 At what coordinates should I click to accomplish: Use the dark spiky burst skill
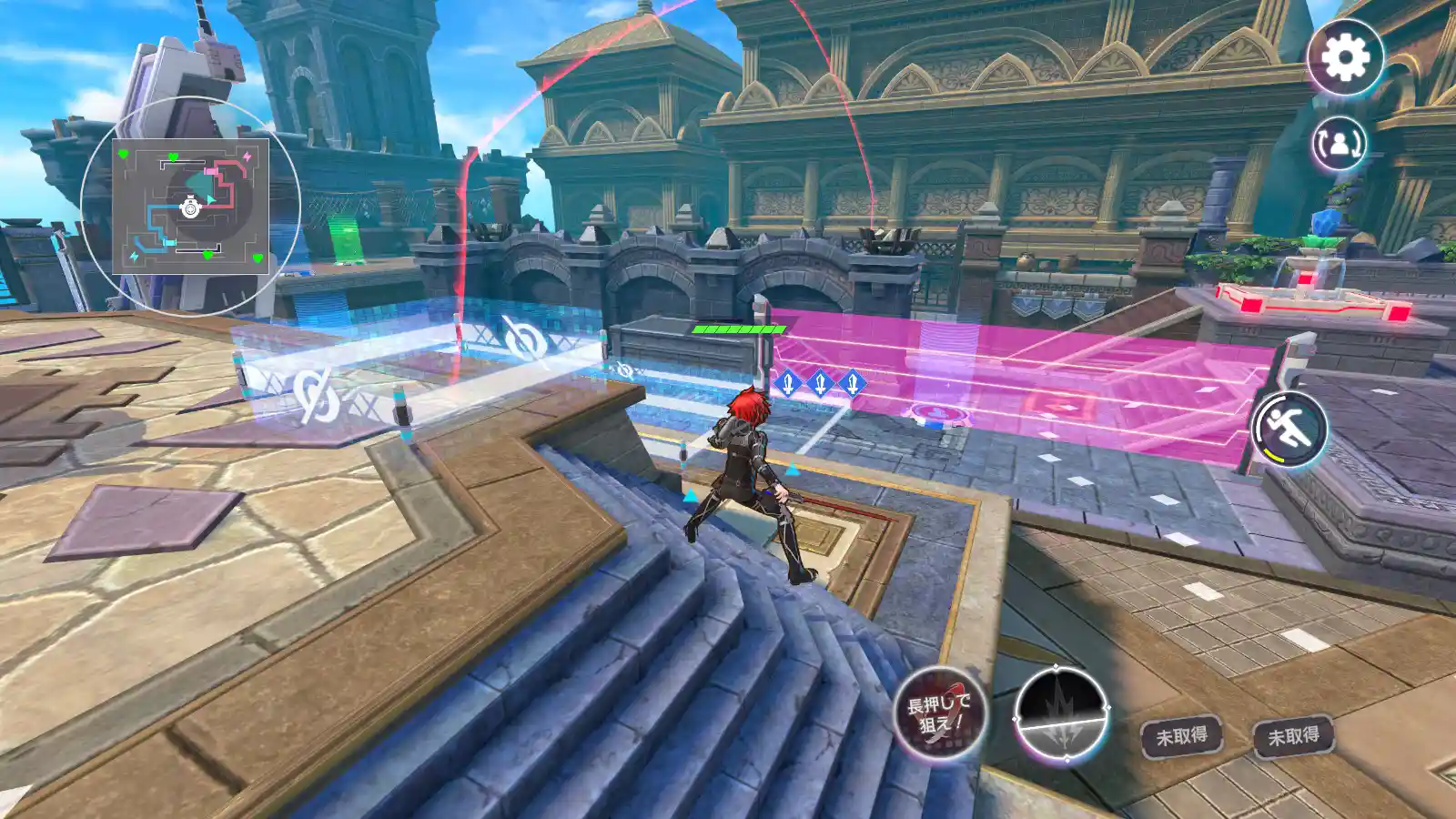1061,713
